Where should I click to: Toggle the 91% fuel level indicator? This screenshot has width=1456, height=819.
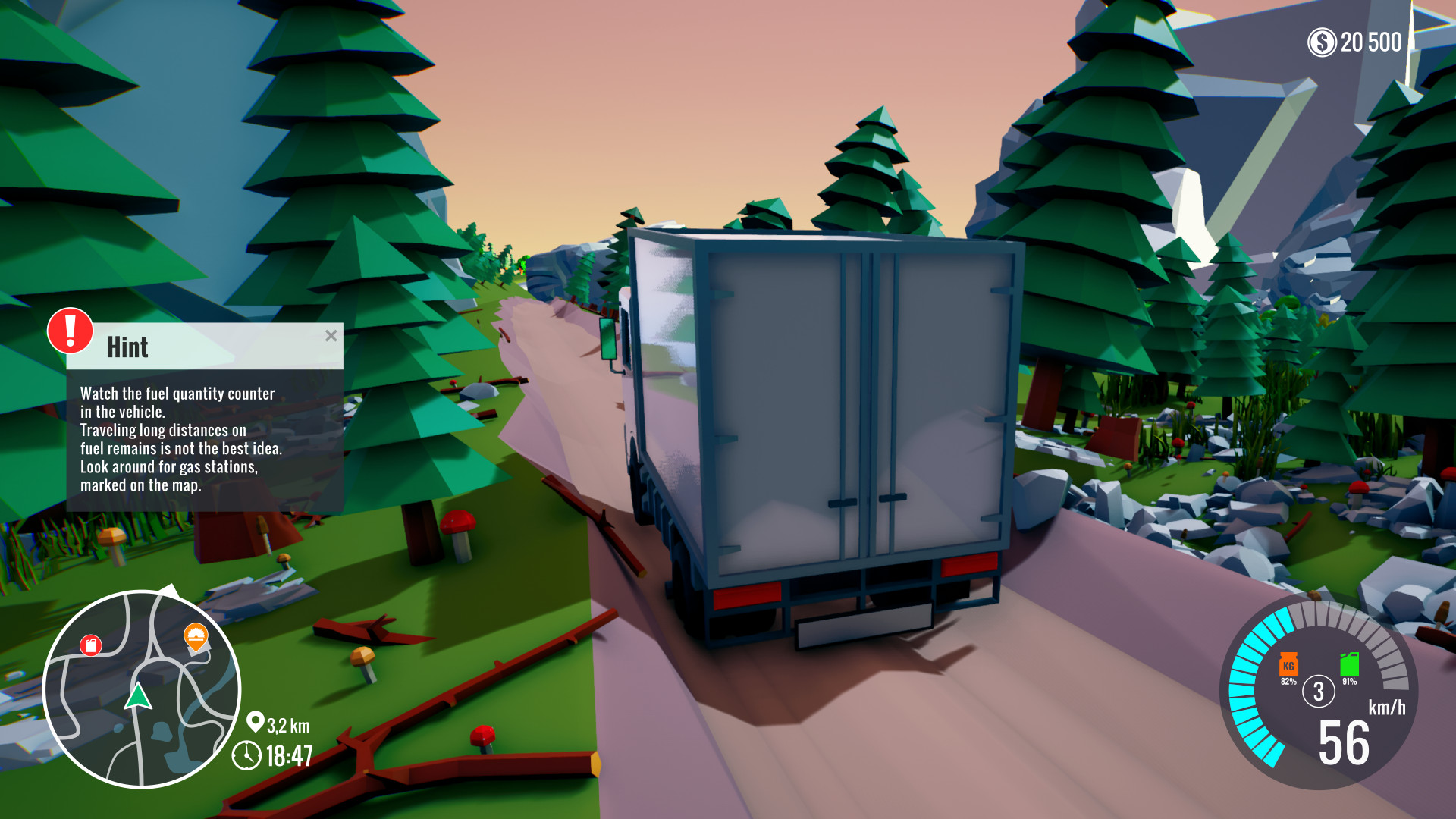(1350, 681)
